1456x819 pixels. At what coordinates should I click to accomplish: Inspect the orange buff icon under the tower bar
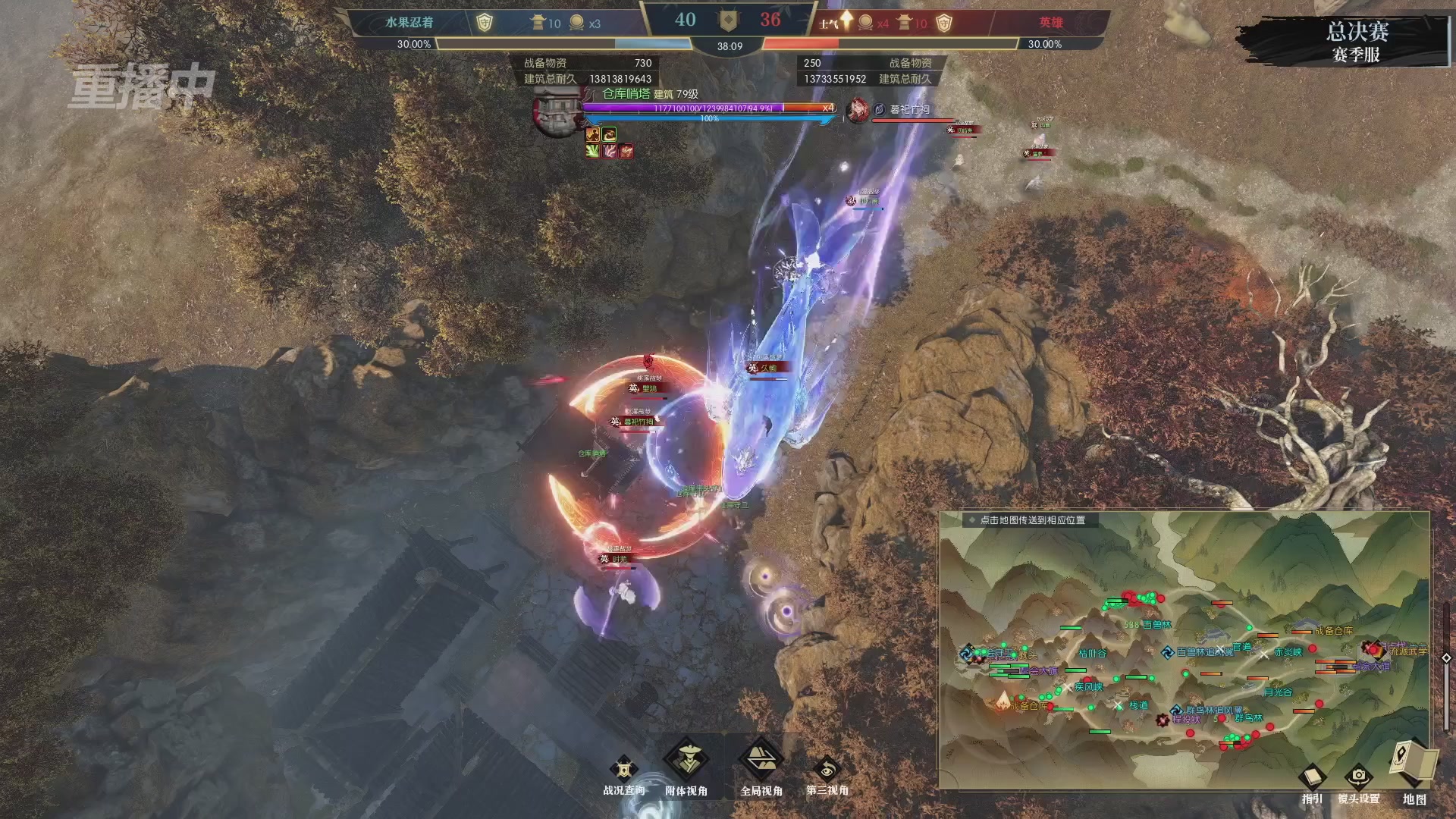(593, 136)
